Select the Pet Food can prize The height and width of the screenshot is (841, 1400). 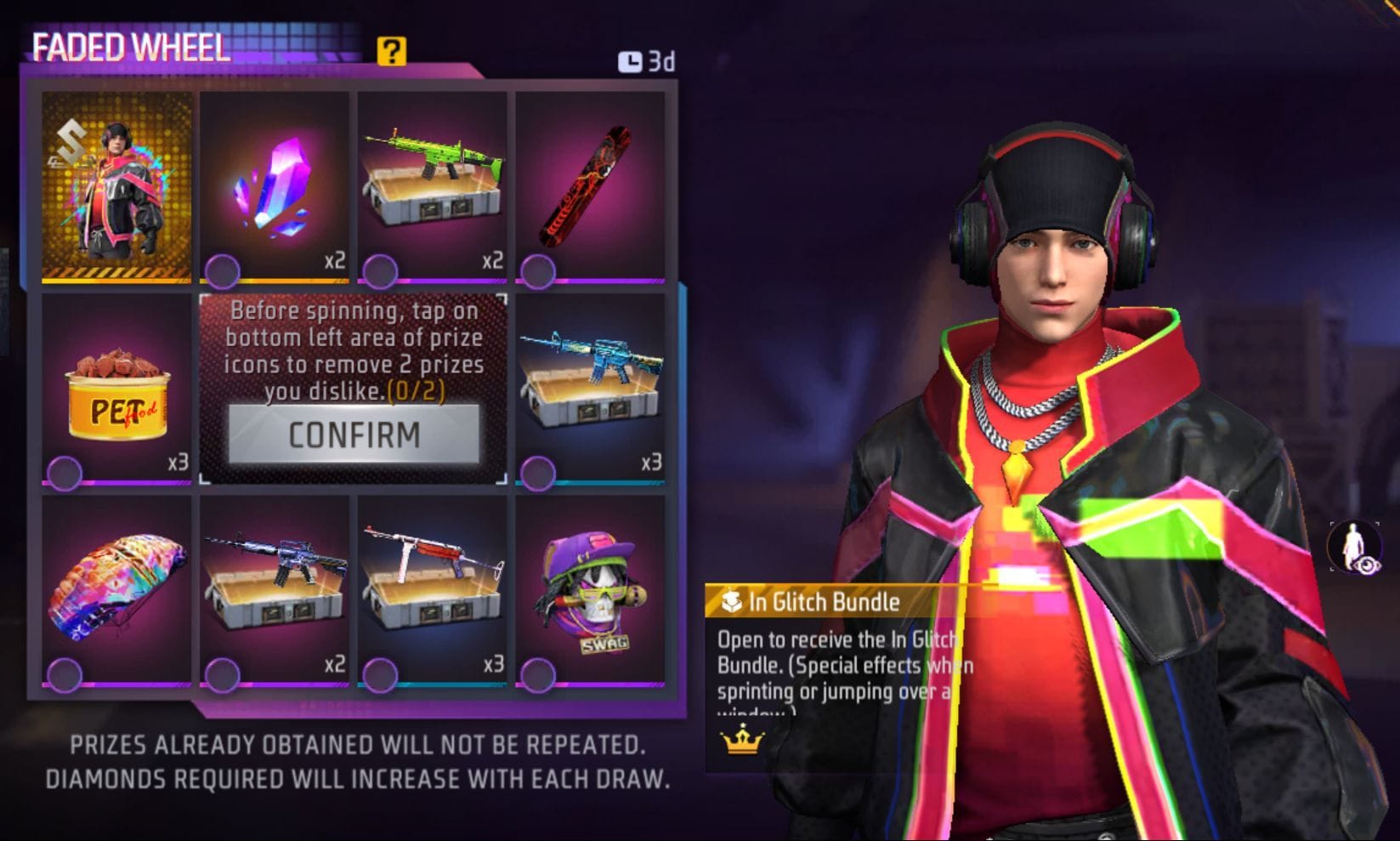(x=117, y=391)
